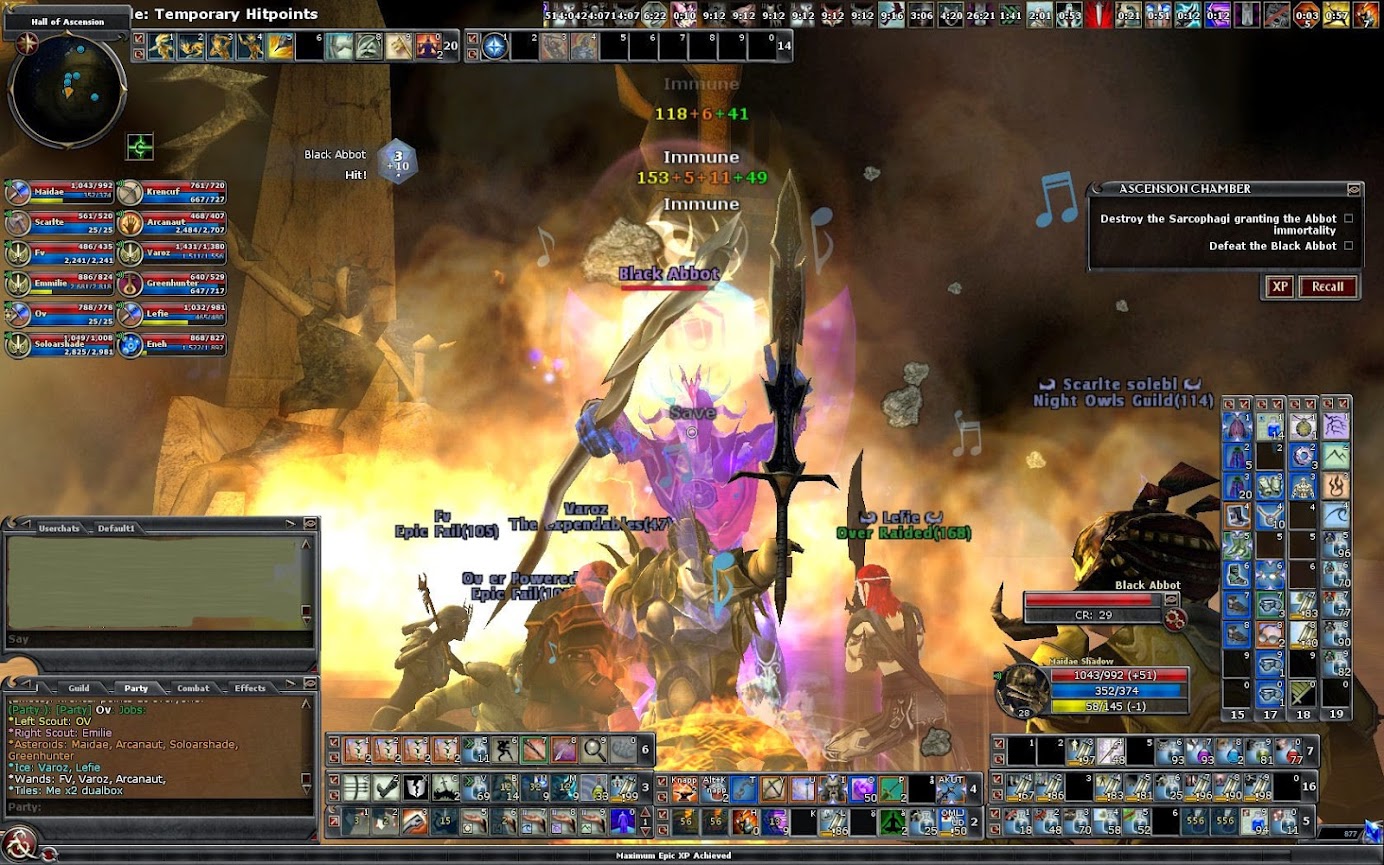
Task: Click the Hall of Ascension minimap
Action: [66, 90]
